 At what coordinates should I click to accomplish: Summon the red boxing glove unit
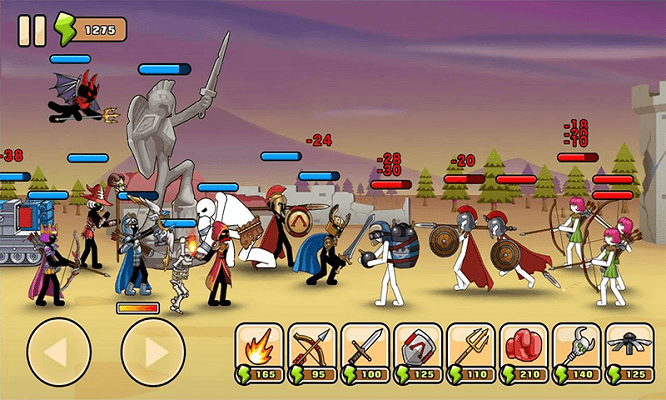click(524, 354)
